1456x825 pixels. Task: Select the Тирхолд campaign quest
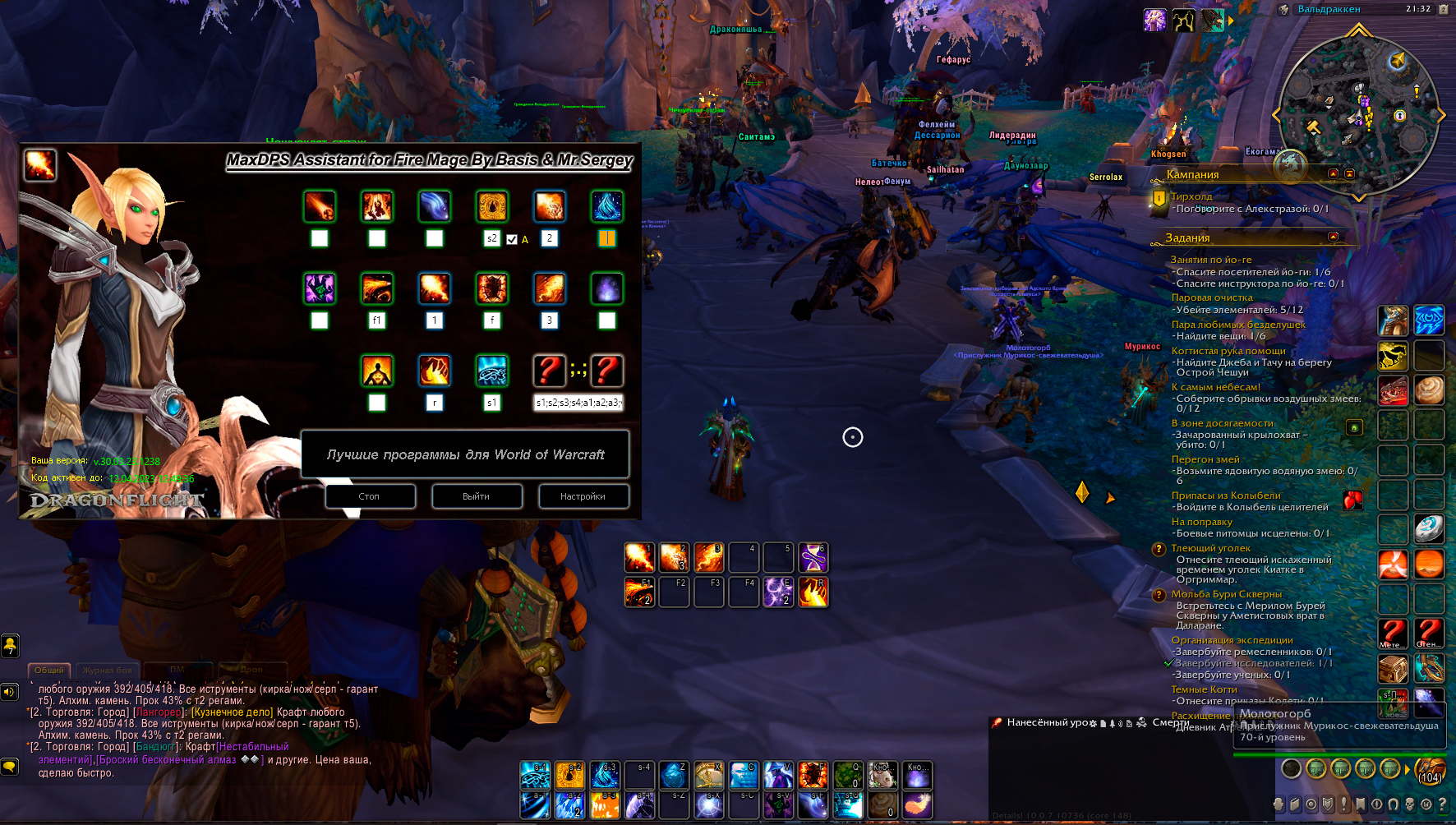pos(1191,196)
